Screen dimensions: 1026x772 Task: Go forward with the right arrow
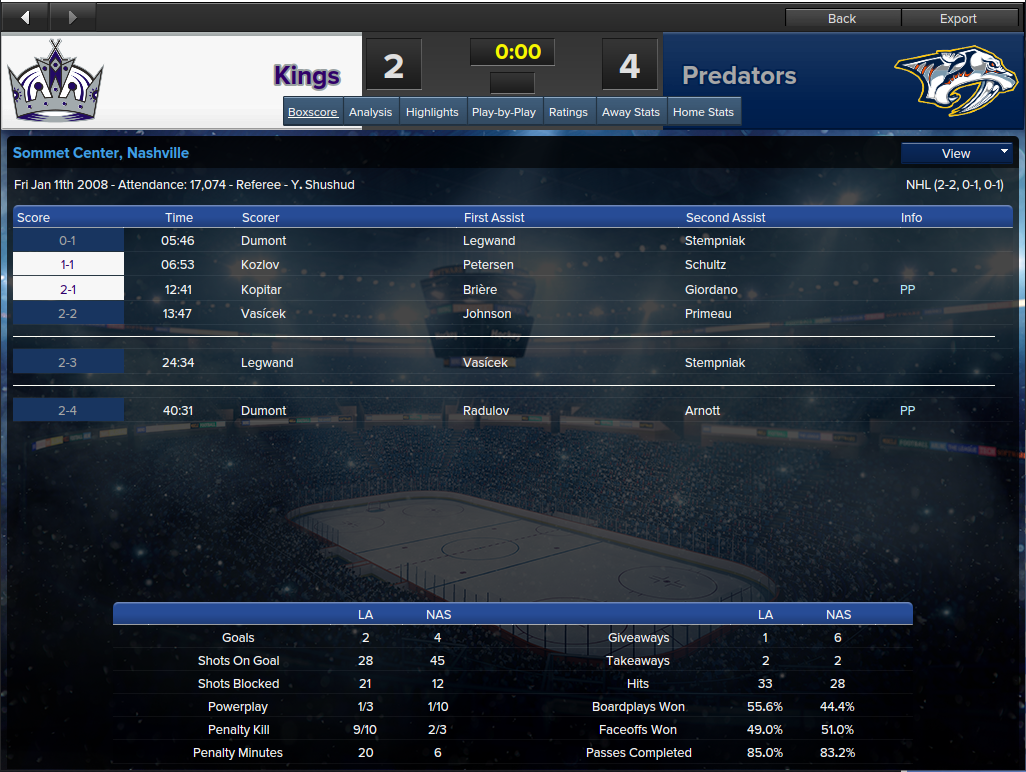(71, 17)
